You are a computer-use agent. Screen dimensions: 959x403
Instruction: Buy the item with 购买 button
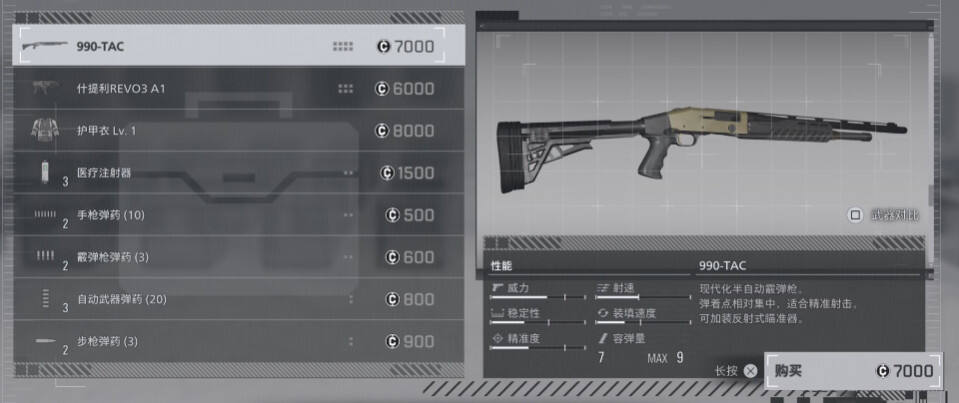point(852,370)
